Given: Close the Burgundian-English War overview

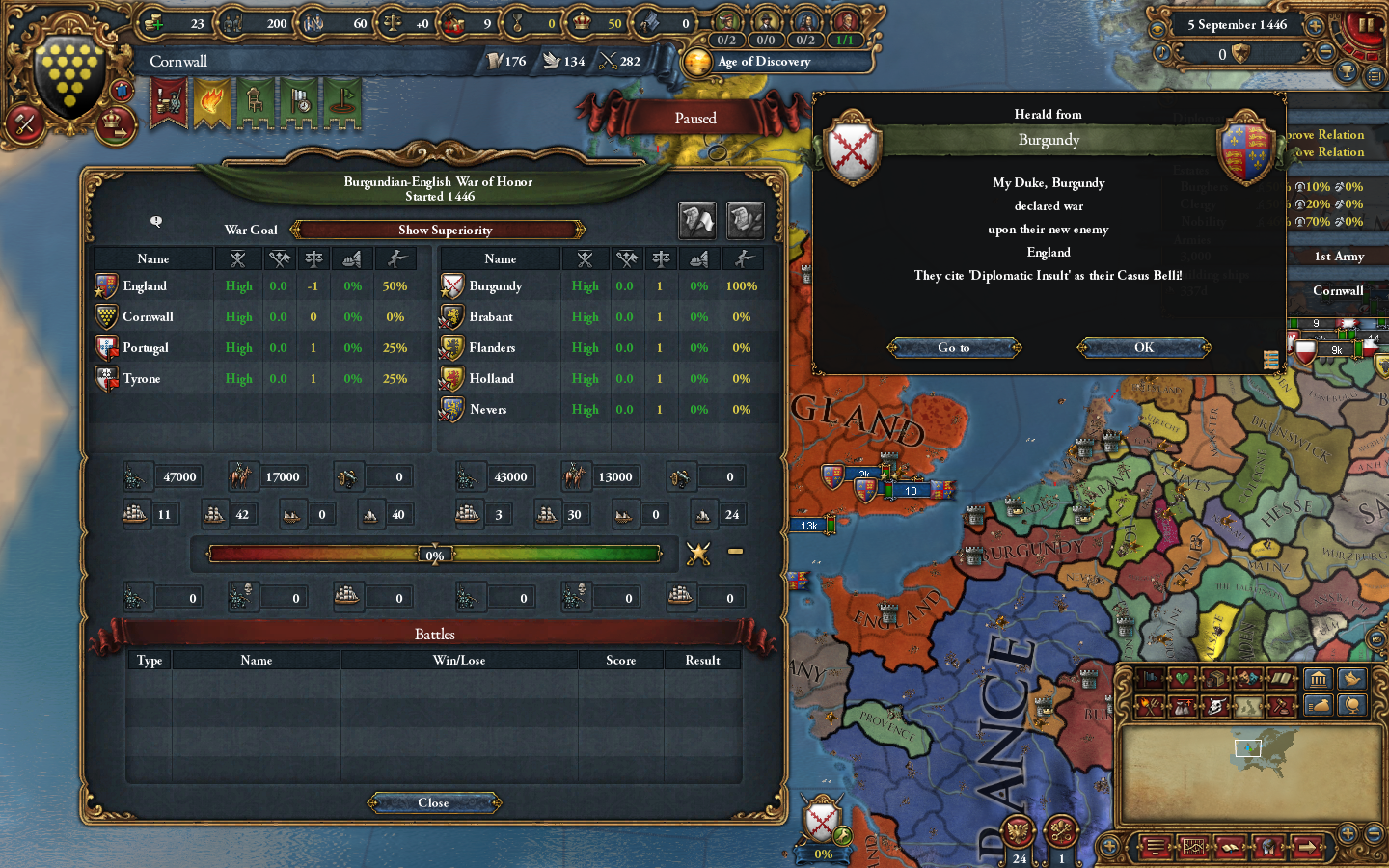Looking at the screenshot, I should click(432, 802).
